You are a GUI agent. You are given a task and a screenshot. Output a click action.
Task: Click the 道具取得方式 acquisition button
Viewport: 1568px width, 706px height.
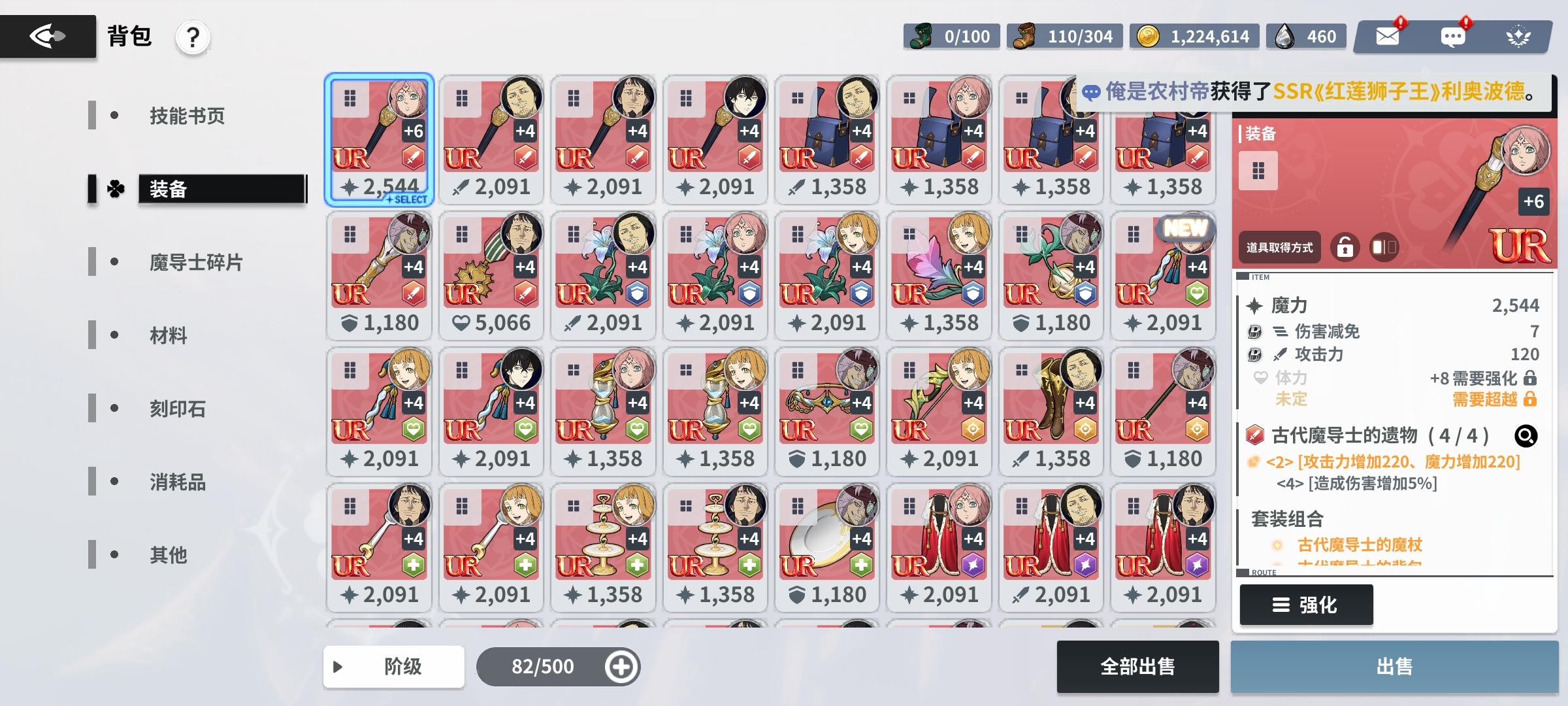click(x=1279, y=248)
